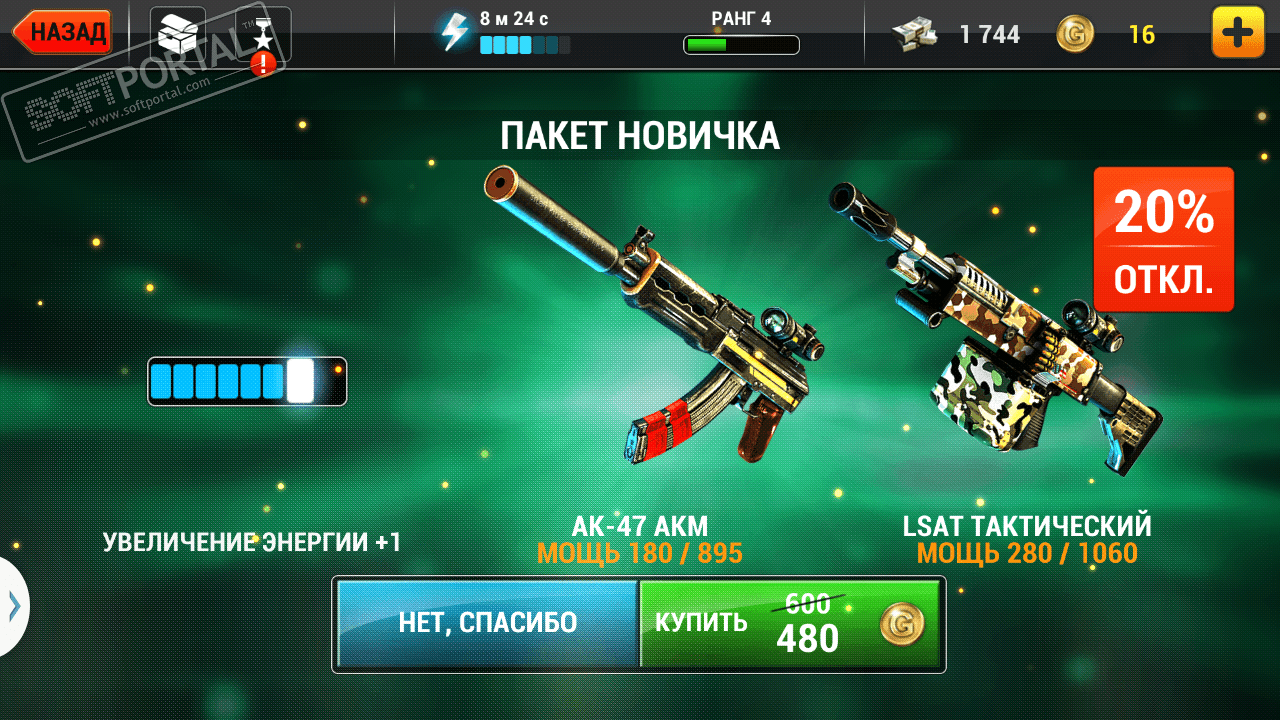Open the supply crates icon
Viewport: 1280px width, 720px height.
(x=177, y=33)
